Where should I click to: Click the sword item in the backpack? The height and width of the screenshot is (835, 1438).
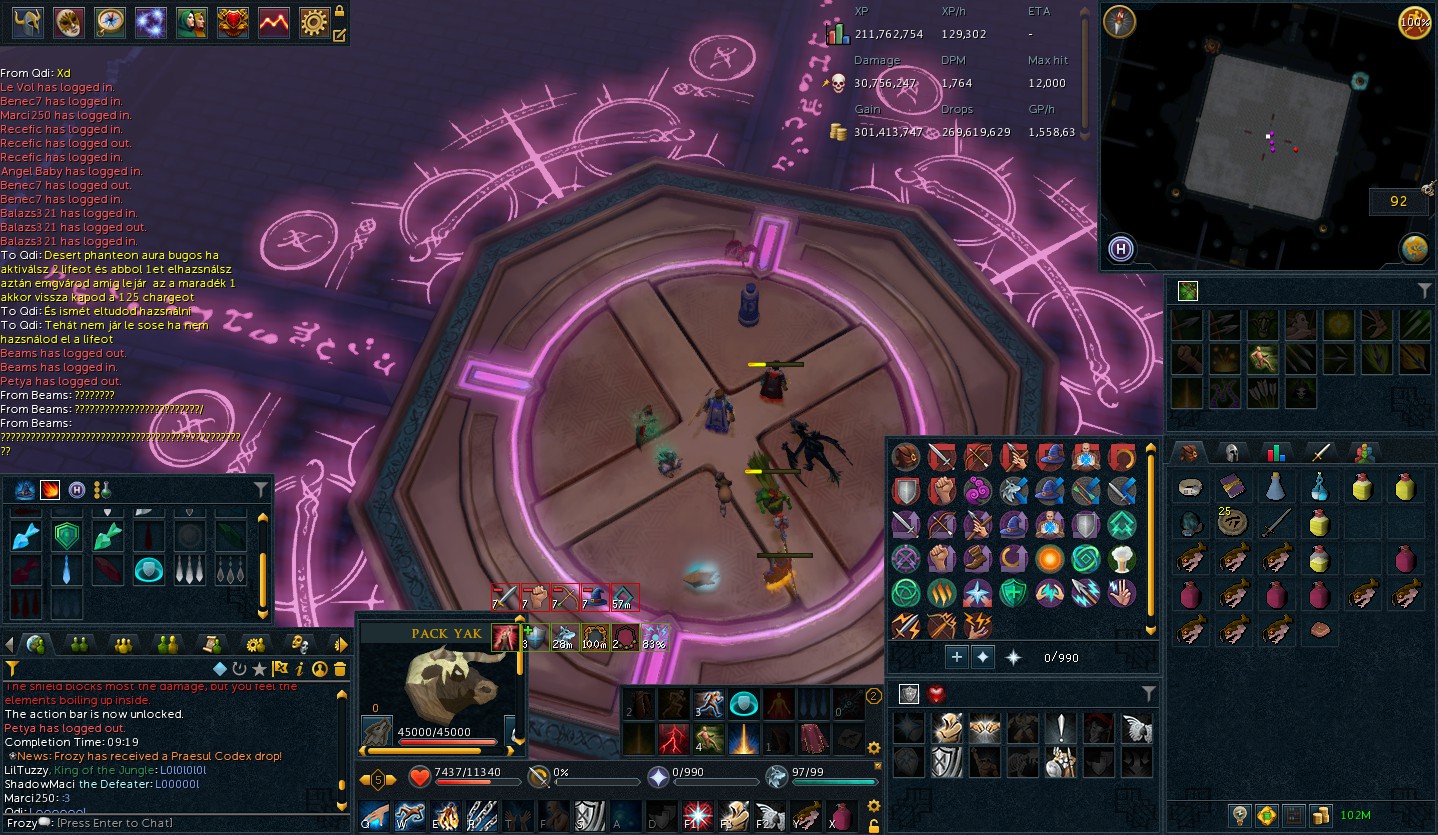point(1275,523)
